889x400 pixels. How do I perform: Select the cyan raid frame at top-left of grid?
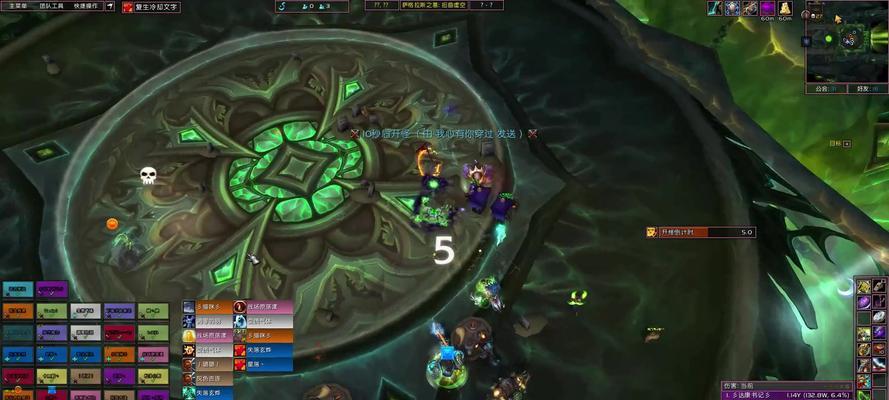(x=17, y=290)
